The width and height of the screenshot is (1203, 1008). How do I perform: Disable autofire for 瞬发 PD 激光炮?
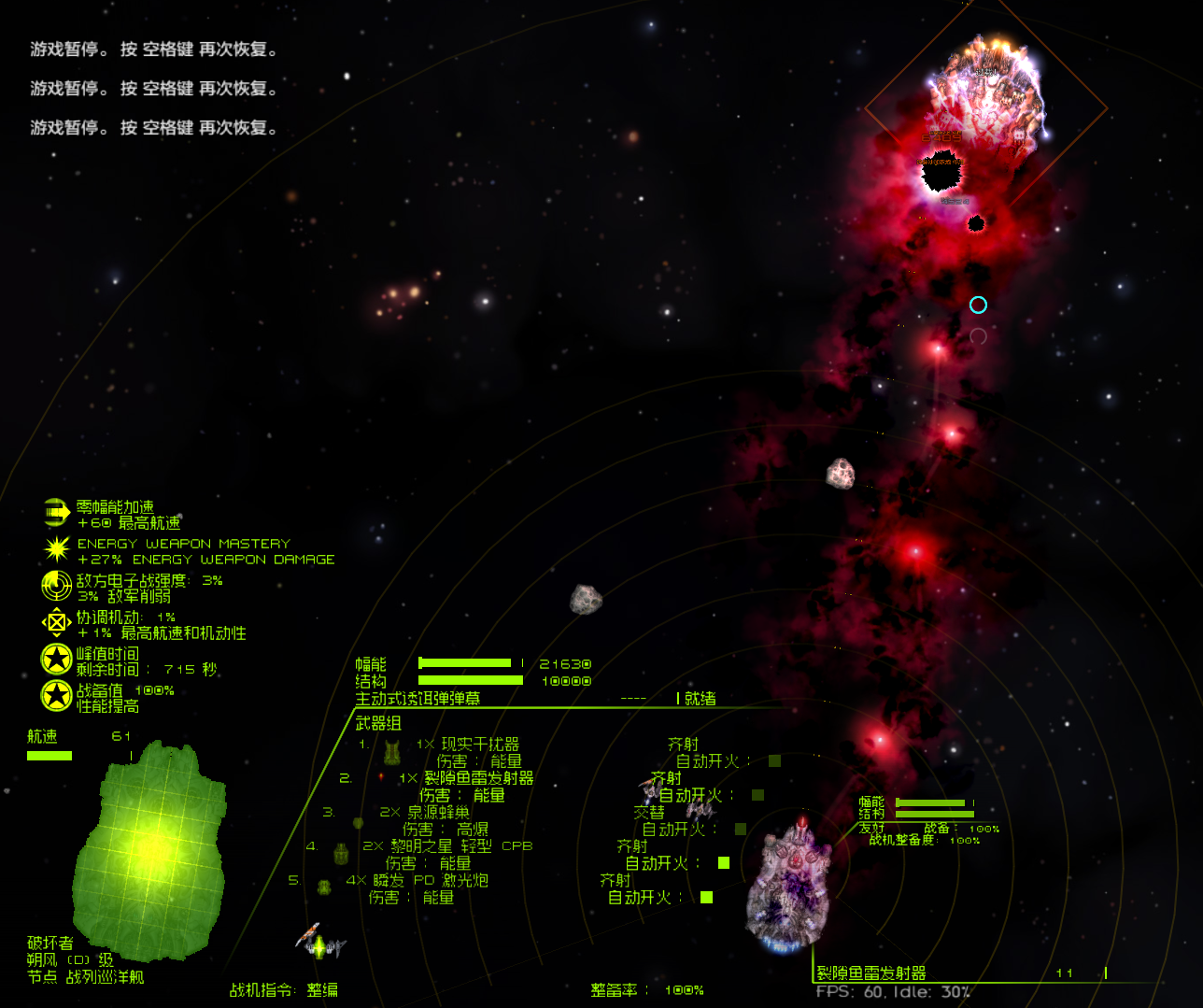pos(706,895)
